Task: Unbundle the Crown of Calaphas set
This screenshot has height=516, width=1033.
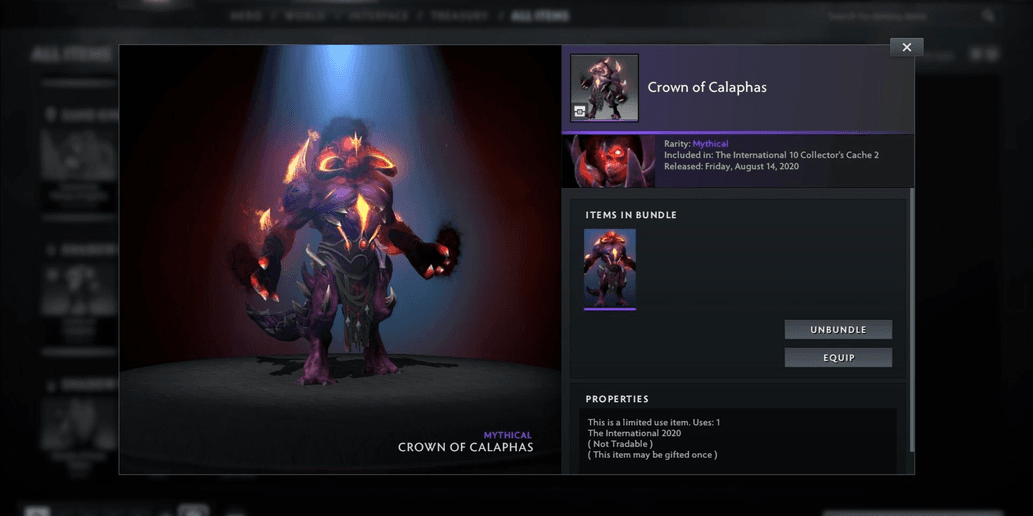Action: coord(838,329)
